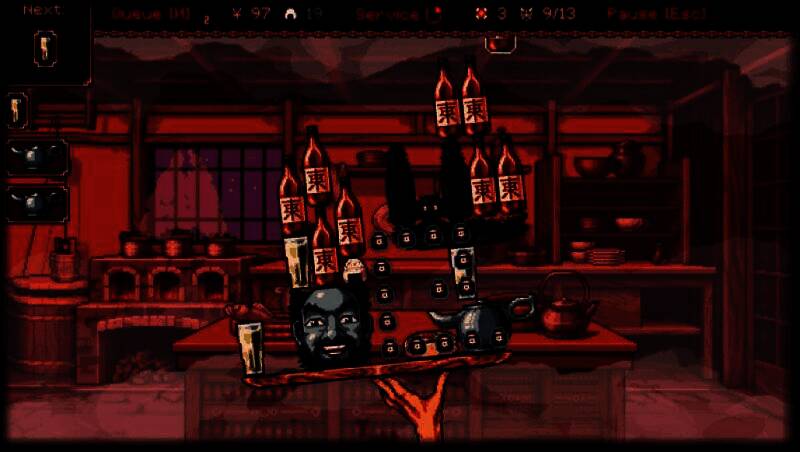
Task: Click the Pause button in the top bar
Action: click(x=655, y=14)
